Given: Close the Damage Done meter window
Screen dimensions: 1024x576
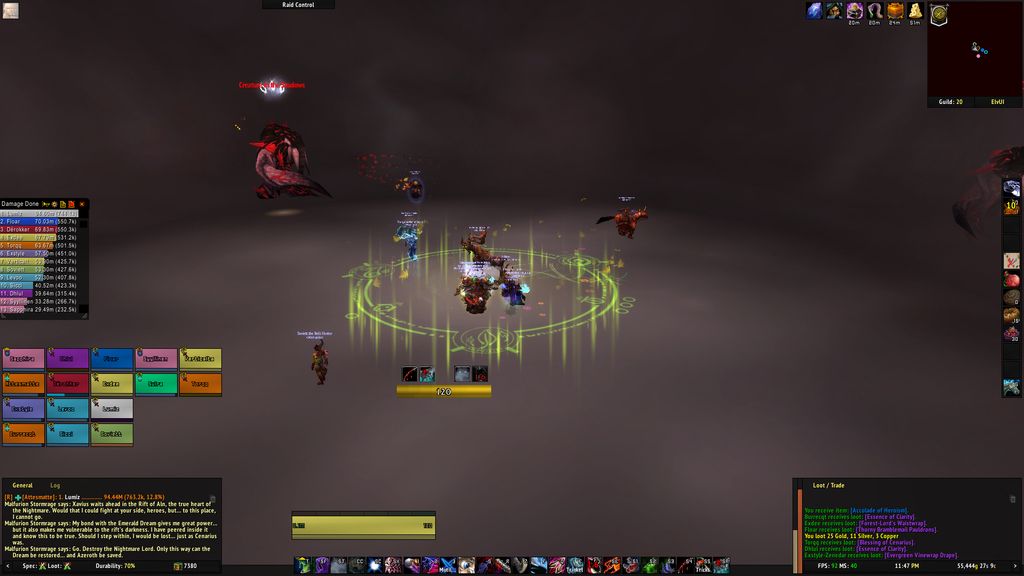Looking at the screenshot, I should point(82,204).
